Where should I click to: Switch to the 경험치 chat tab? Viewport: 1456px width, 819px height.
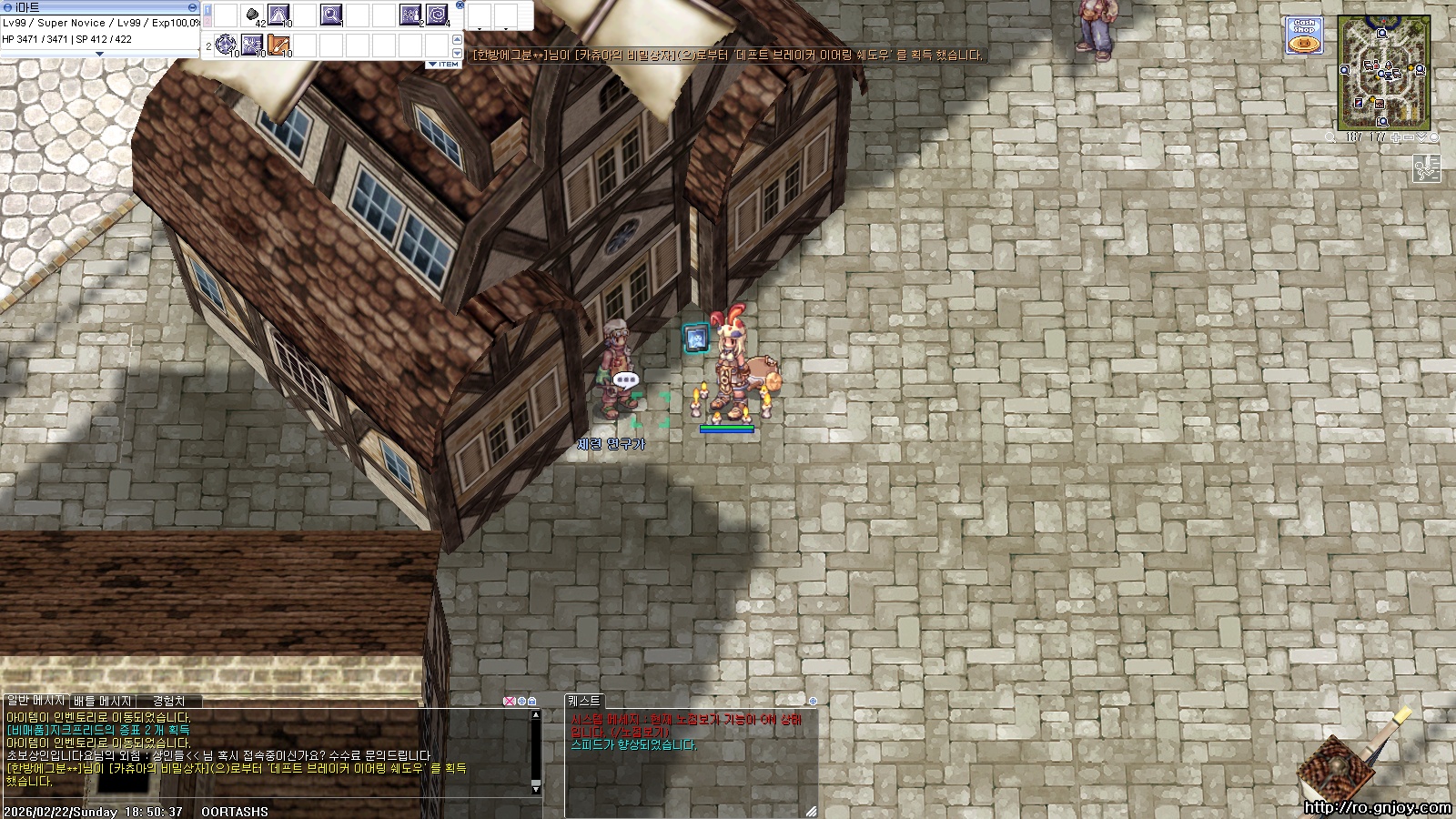168,701
